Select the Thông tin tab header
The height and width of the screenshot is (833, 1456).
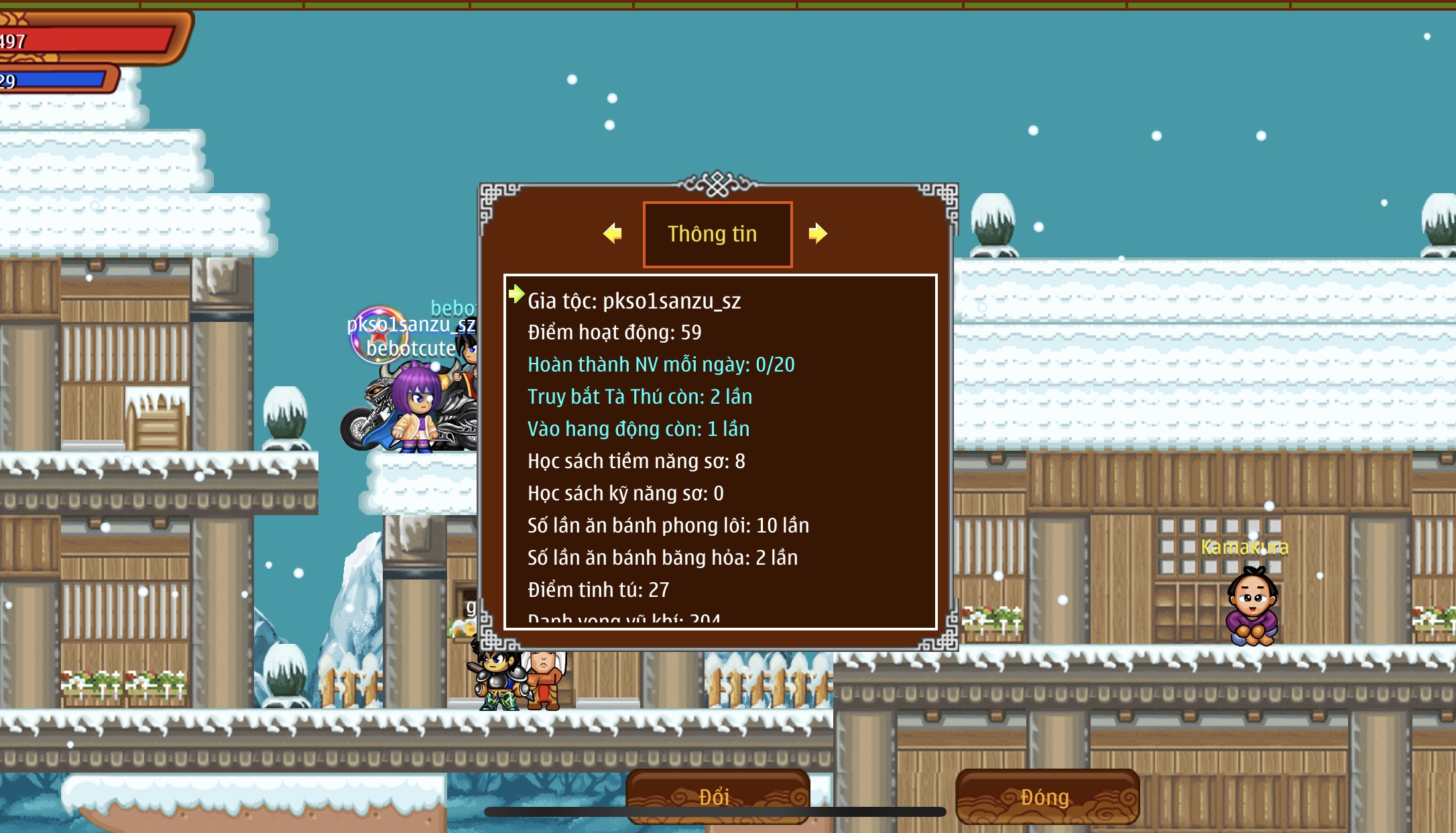(x=717, y=234)
